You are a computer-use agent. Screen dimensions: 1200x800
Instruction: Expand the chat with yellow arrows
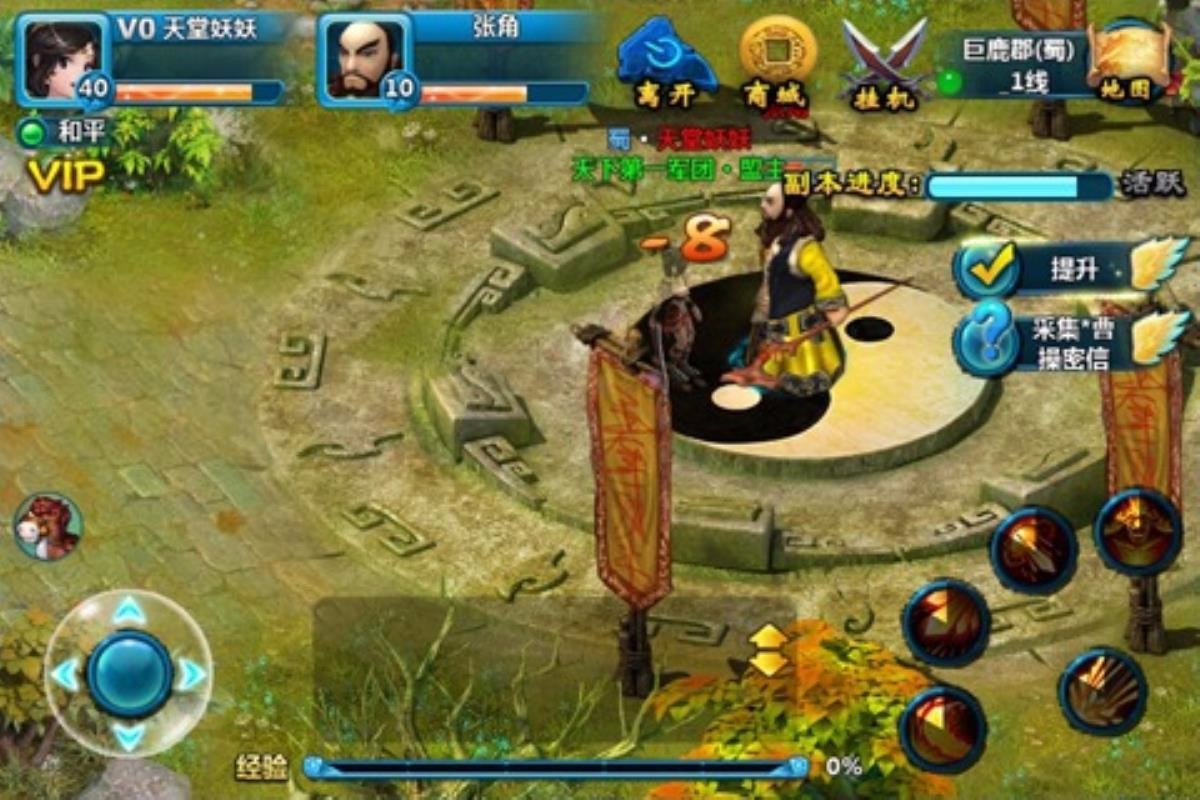[768, 650]
